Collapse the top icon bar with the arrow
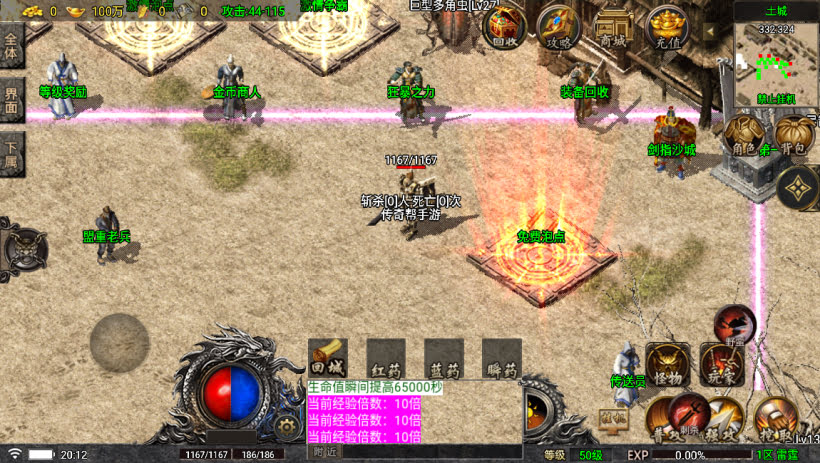820x463 pixels. tap(712, 32)
